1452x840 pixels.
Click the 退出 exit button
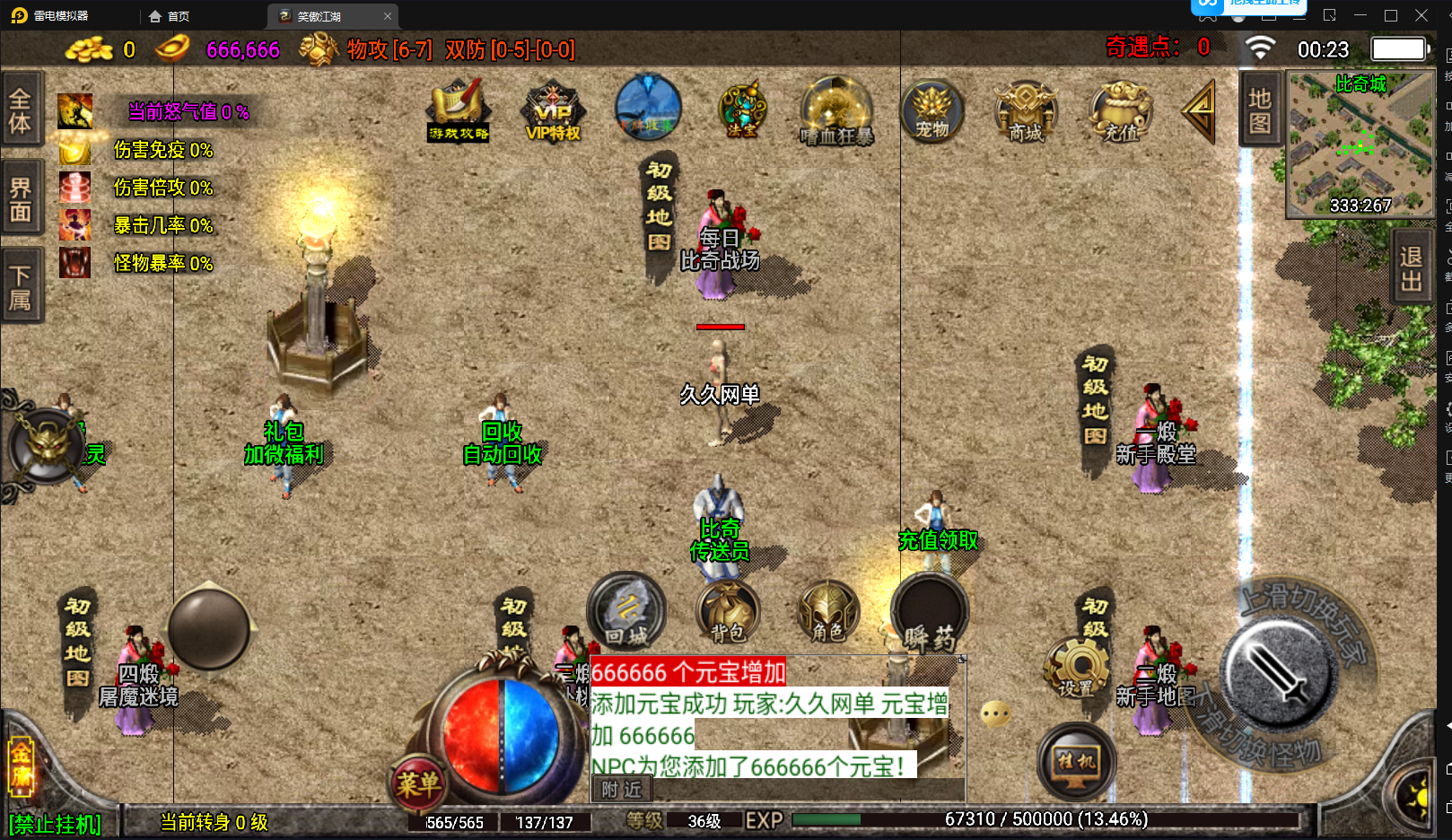pyautogui.click(x=1411, y=268)
